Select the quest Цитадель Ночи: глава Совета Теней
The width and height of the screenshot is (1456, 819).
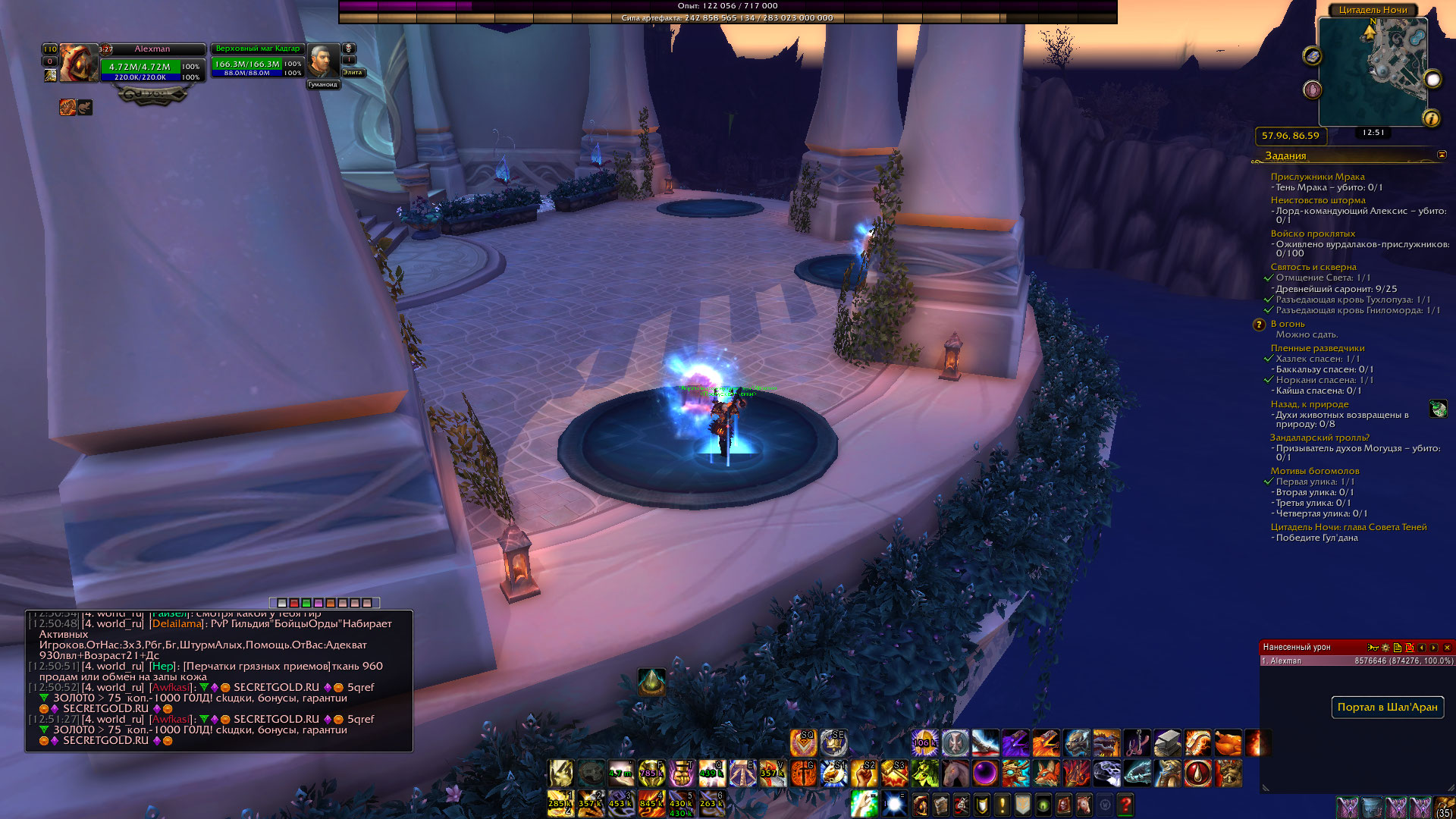1348,527
